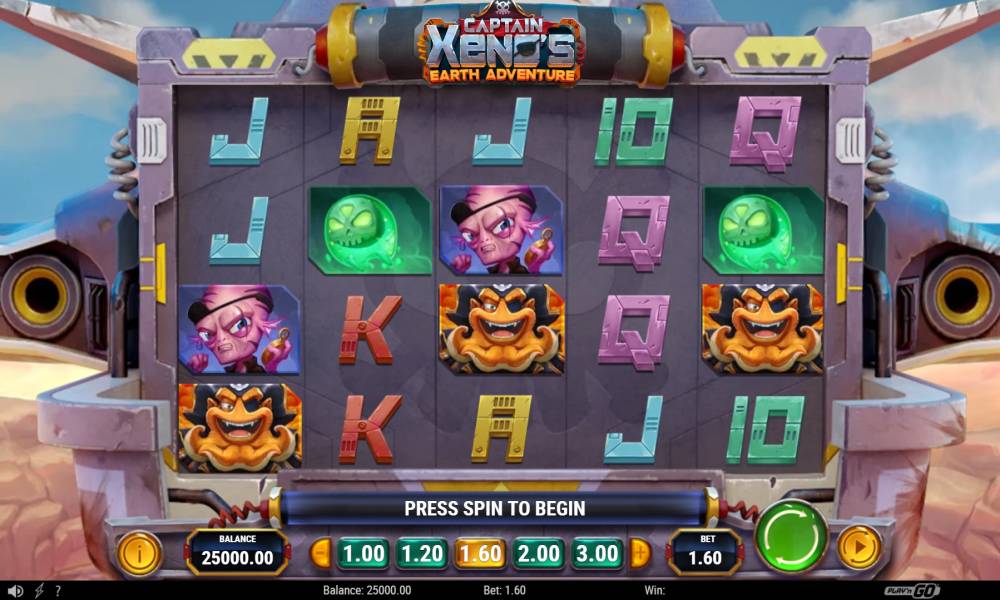Click the right arrow beside bet values

point(639,553)
